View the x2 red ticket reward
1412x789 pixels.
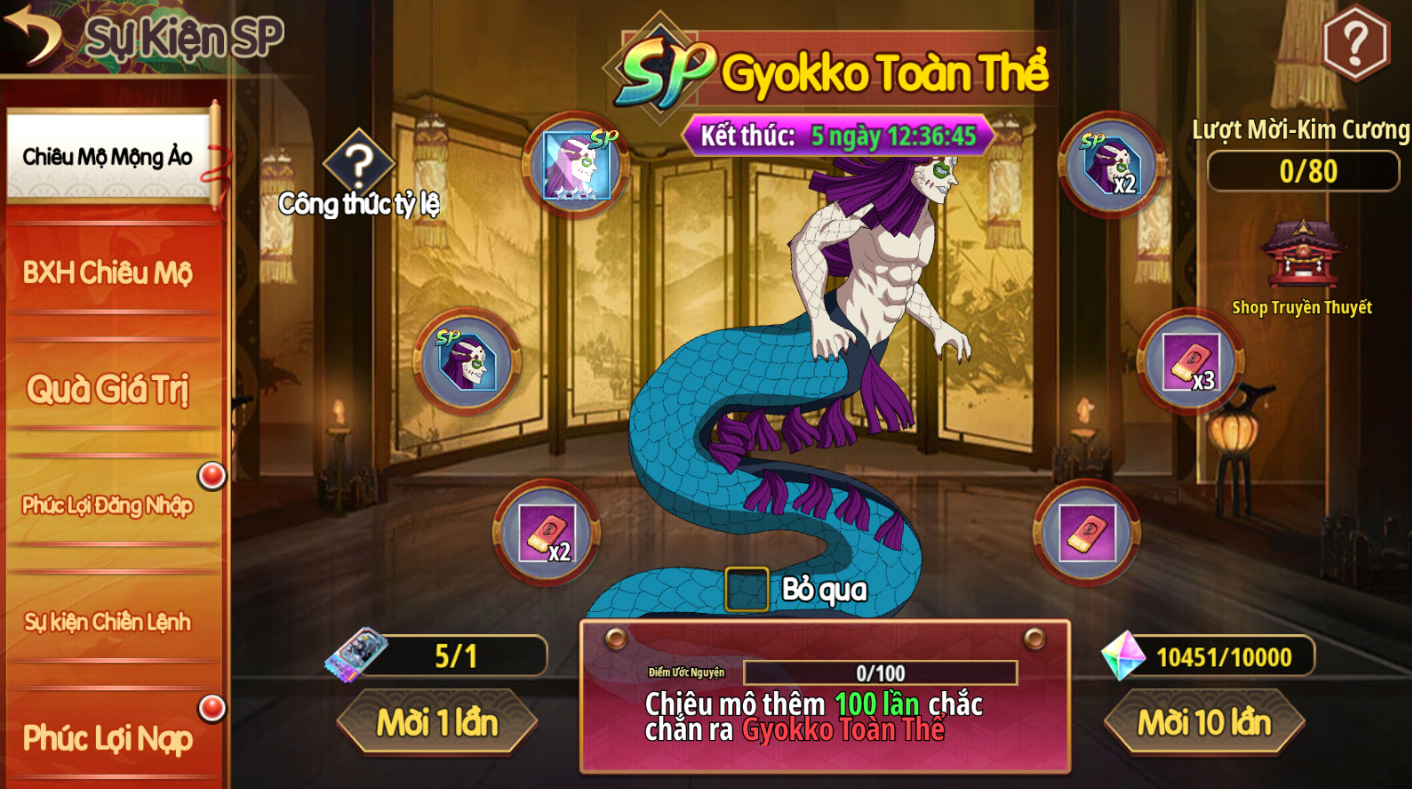pos(546,534)
